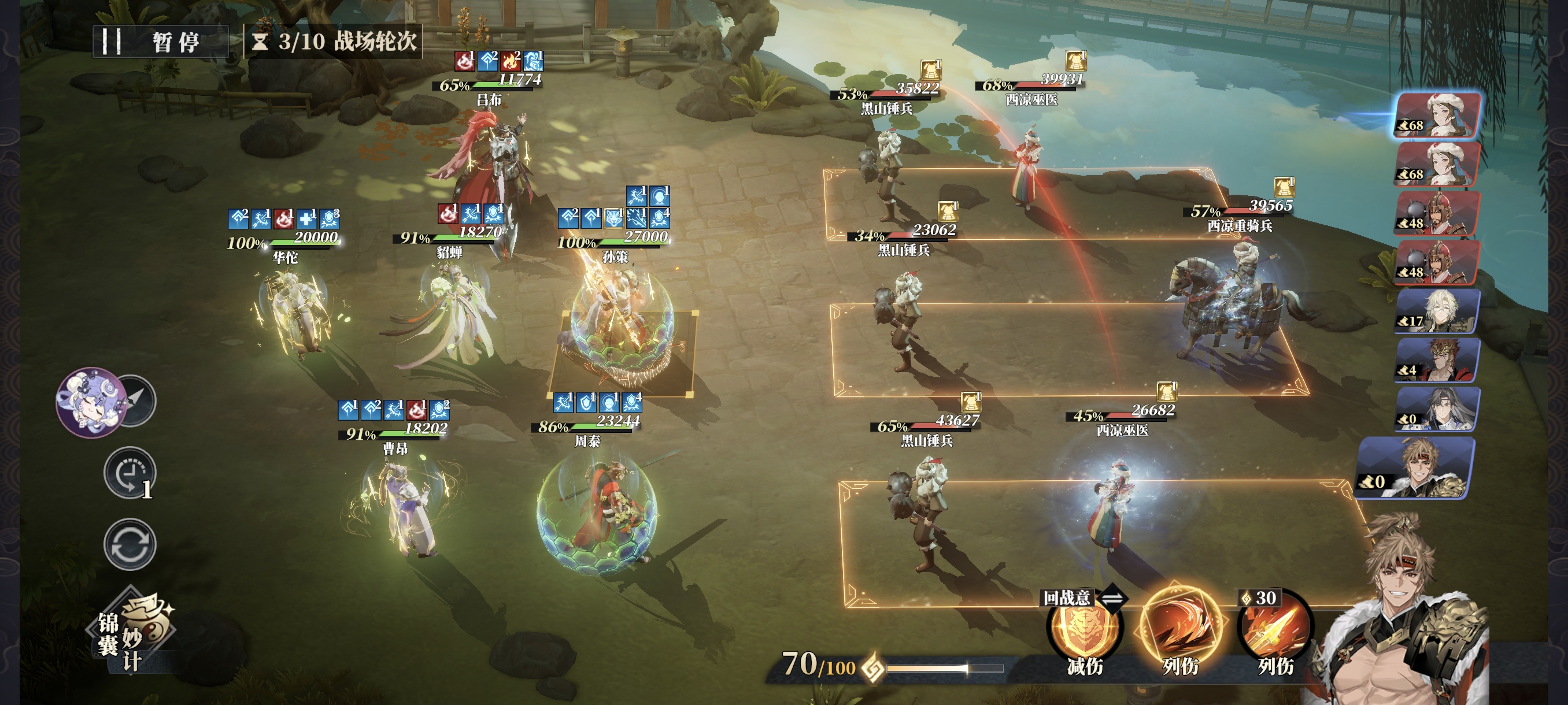This screenshot has height=705, width=1568.
Task: Pick the long dark-haired hero turn portrait
Action: [1437, 409]
